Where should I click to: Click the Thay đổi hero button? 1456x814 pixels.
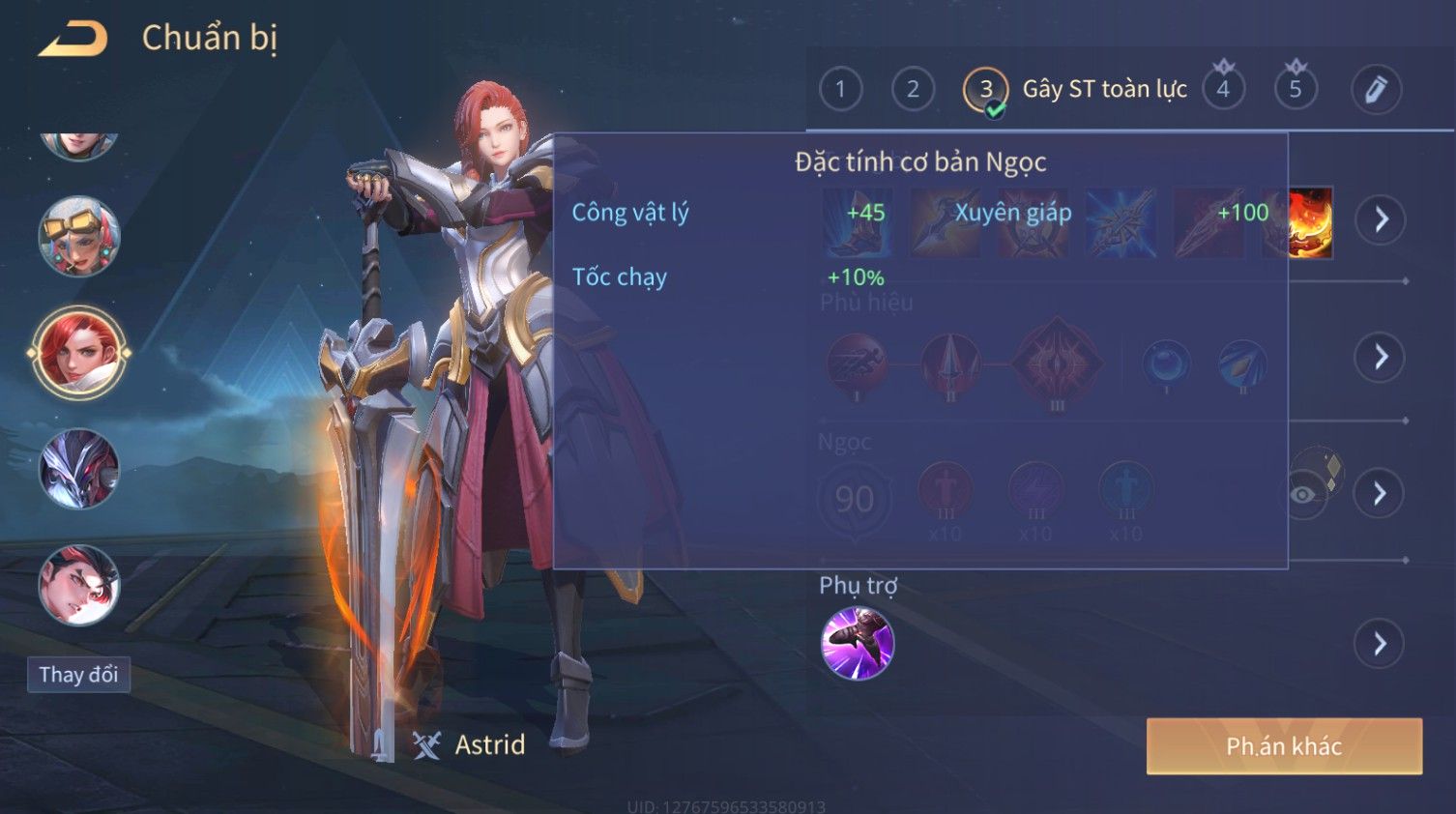coord(78,675)
